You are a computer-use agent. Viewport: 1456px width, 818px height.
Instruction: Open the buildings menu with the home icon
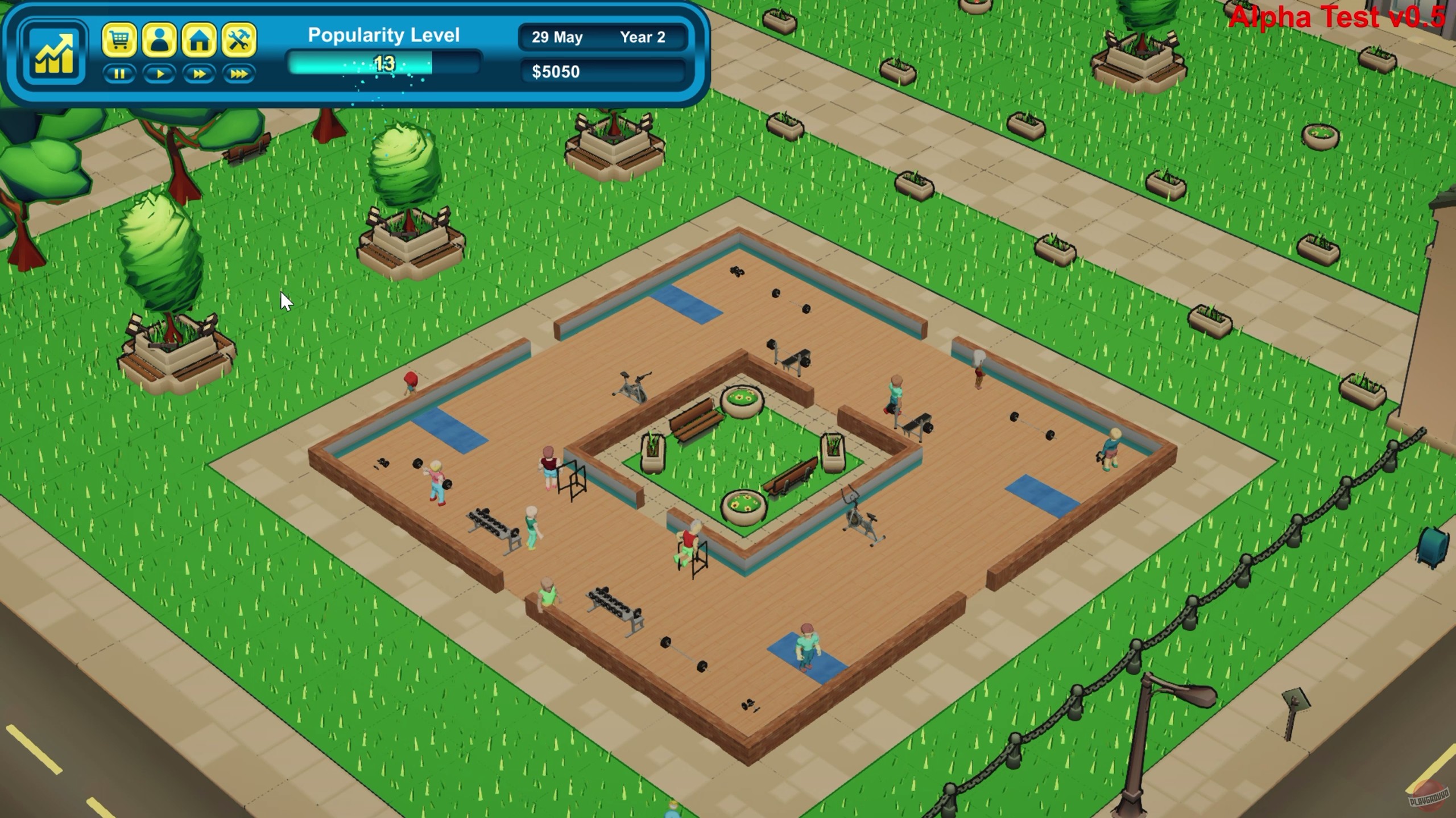click(x=199, y=40)
